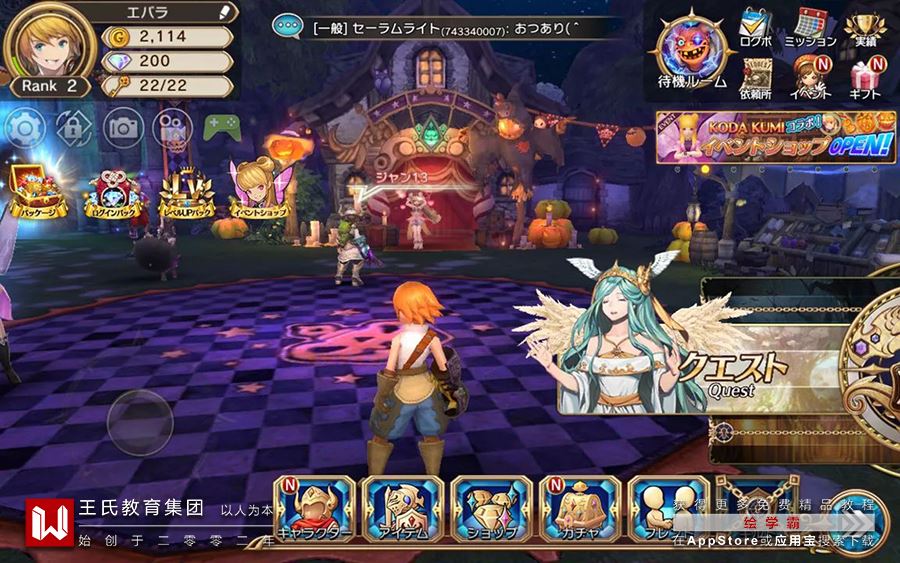Open the ガチャ gacha menu

(579, 510)
